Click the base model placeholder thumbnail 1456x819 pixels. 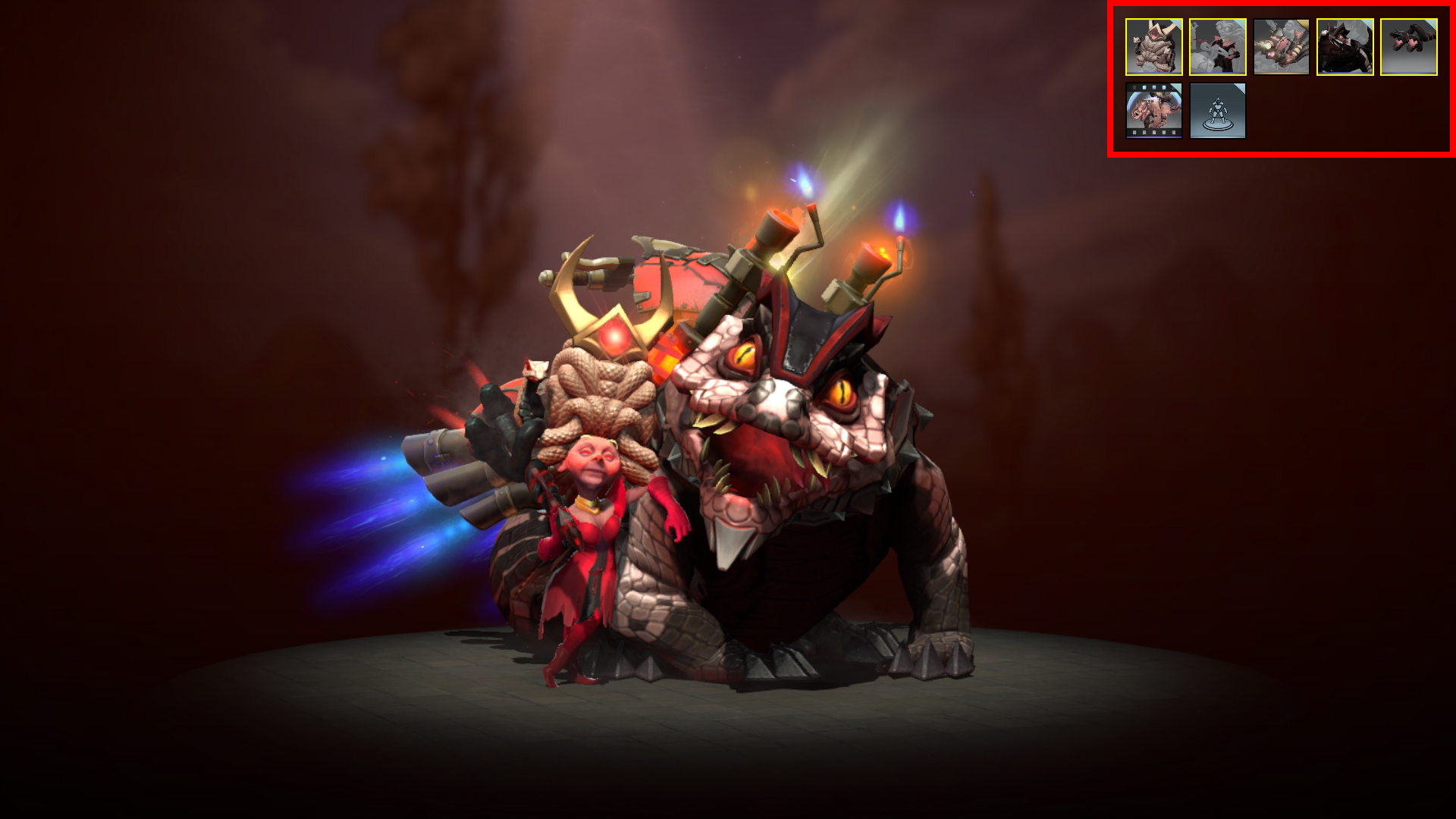click(x=1217, y=112)
